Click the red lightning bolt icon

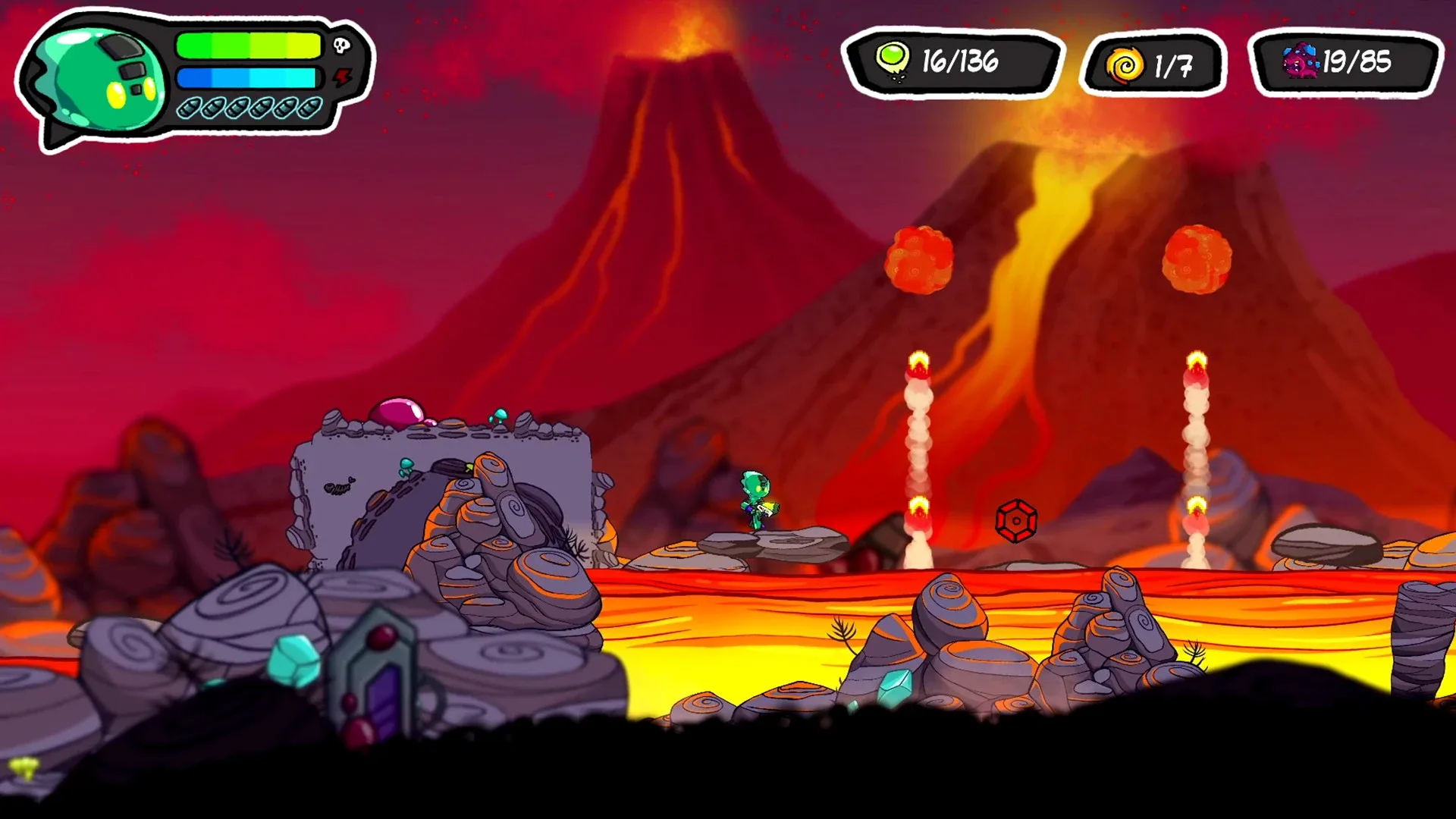point(344,77)
